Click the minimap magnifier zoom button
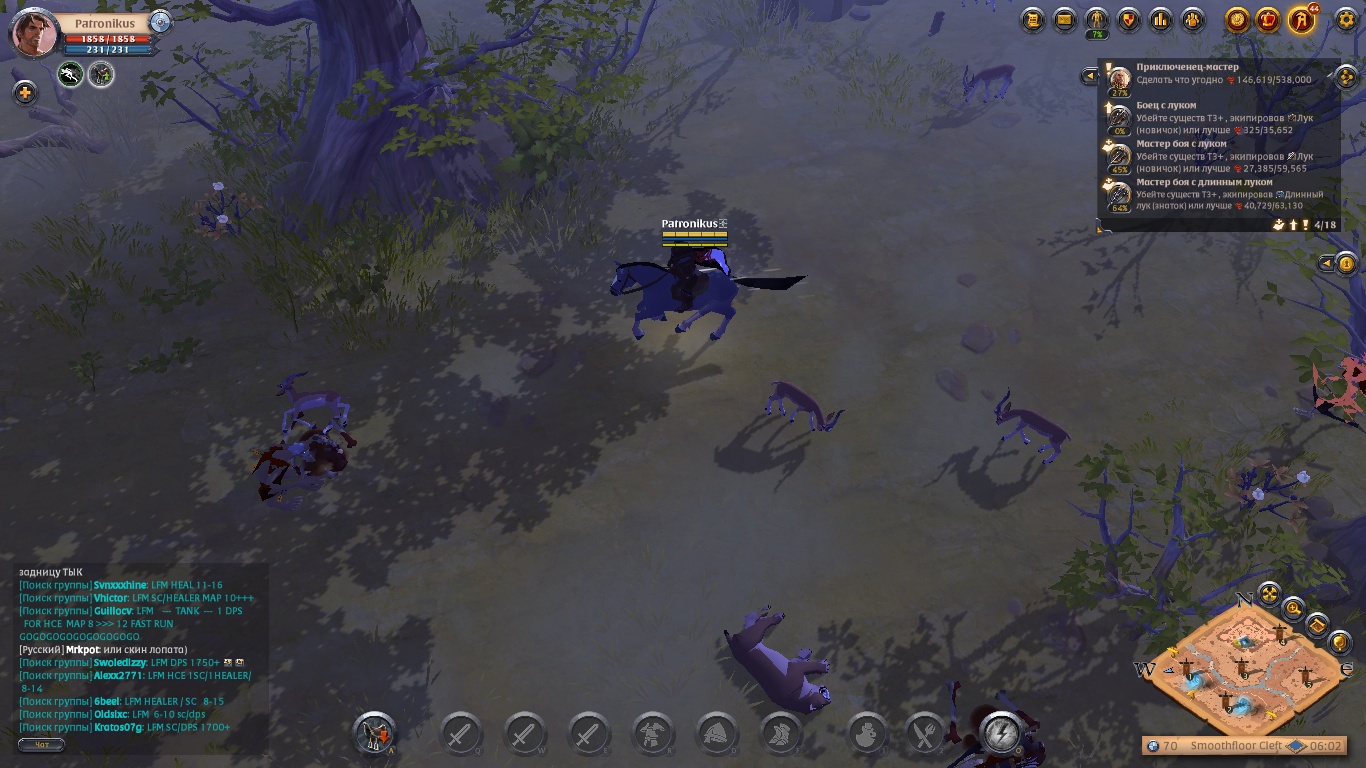This screenshot has width=1366, height=768. coord(1294,607)
